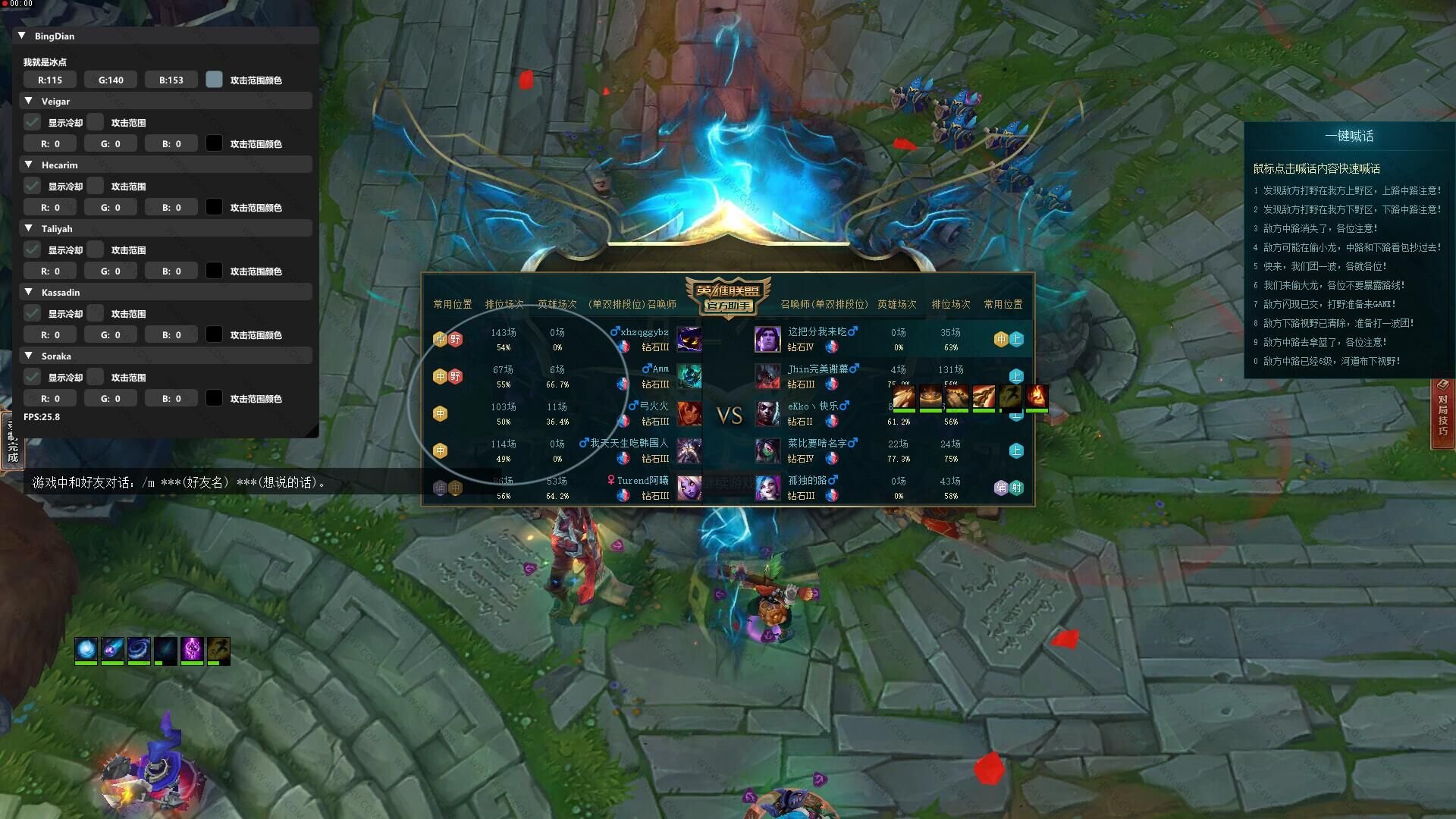Select quick shout 0 about enemy mid level 6
This screenshot has height=819, width=1456.
[1331, 361]
